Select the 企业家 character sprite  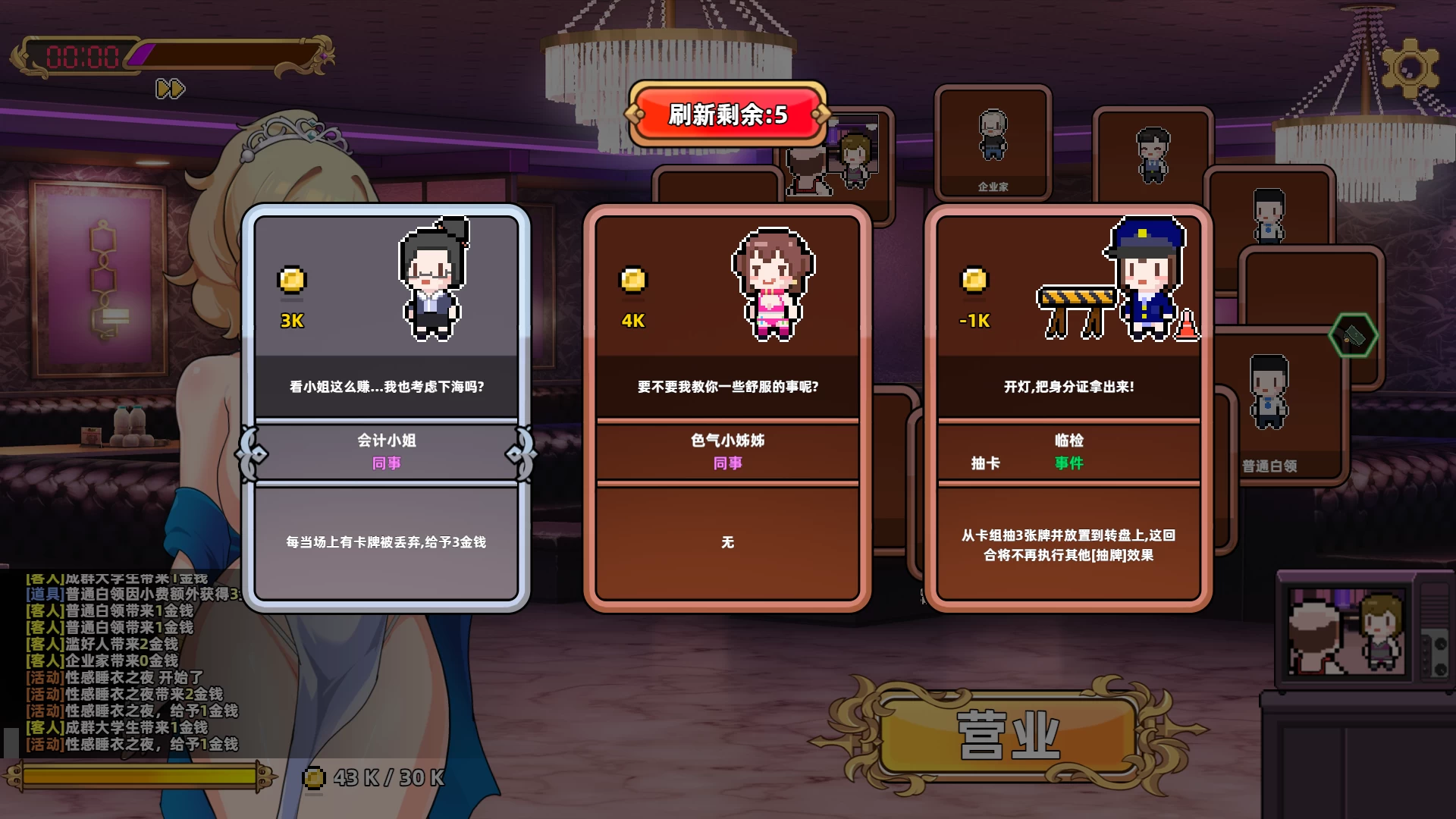993,136
